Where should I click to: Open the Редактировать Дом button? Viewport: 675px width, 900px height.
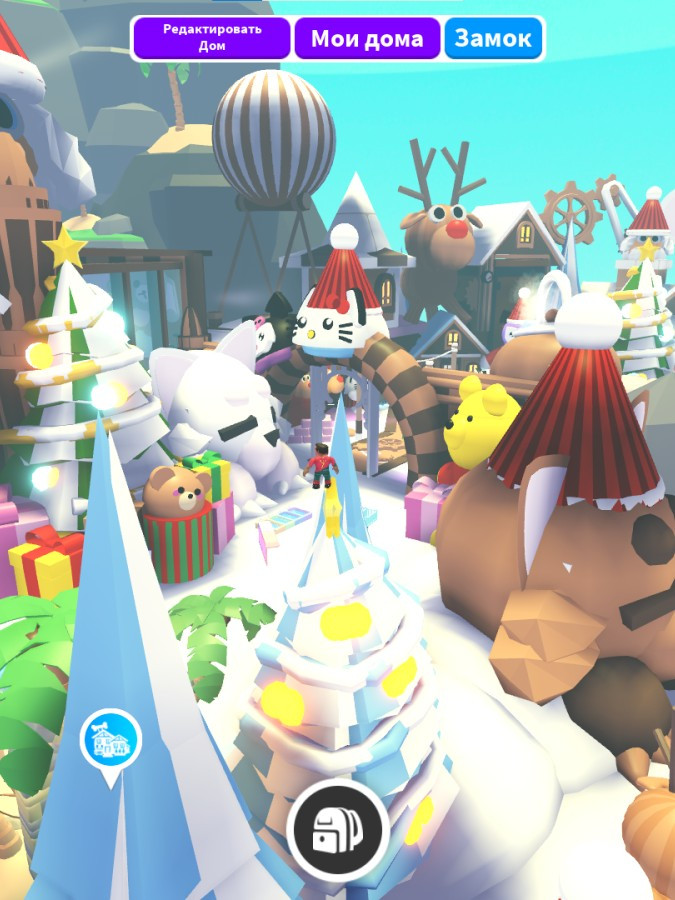211,38
